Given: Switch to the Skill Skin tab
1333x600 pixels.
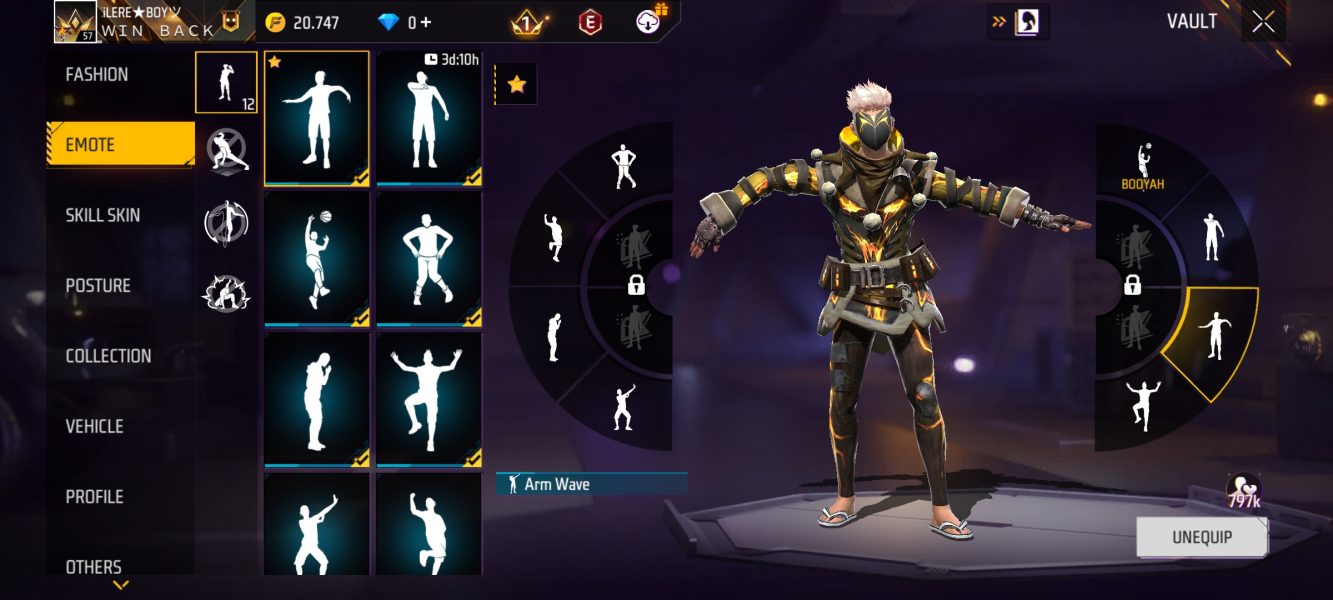Looking at the screenshot, I should point(103,216).
